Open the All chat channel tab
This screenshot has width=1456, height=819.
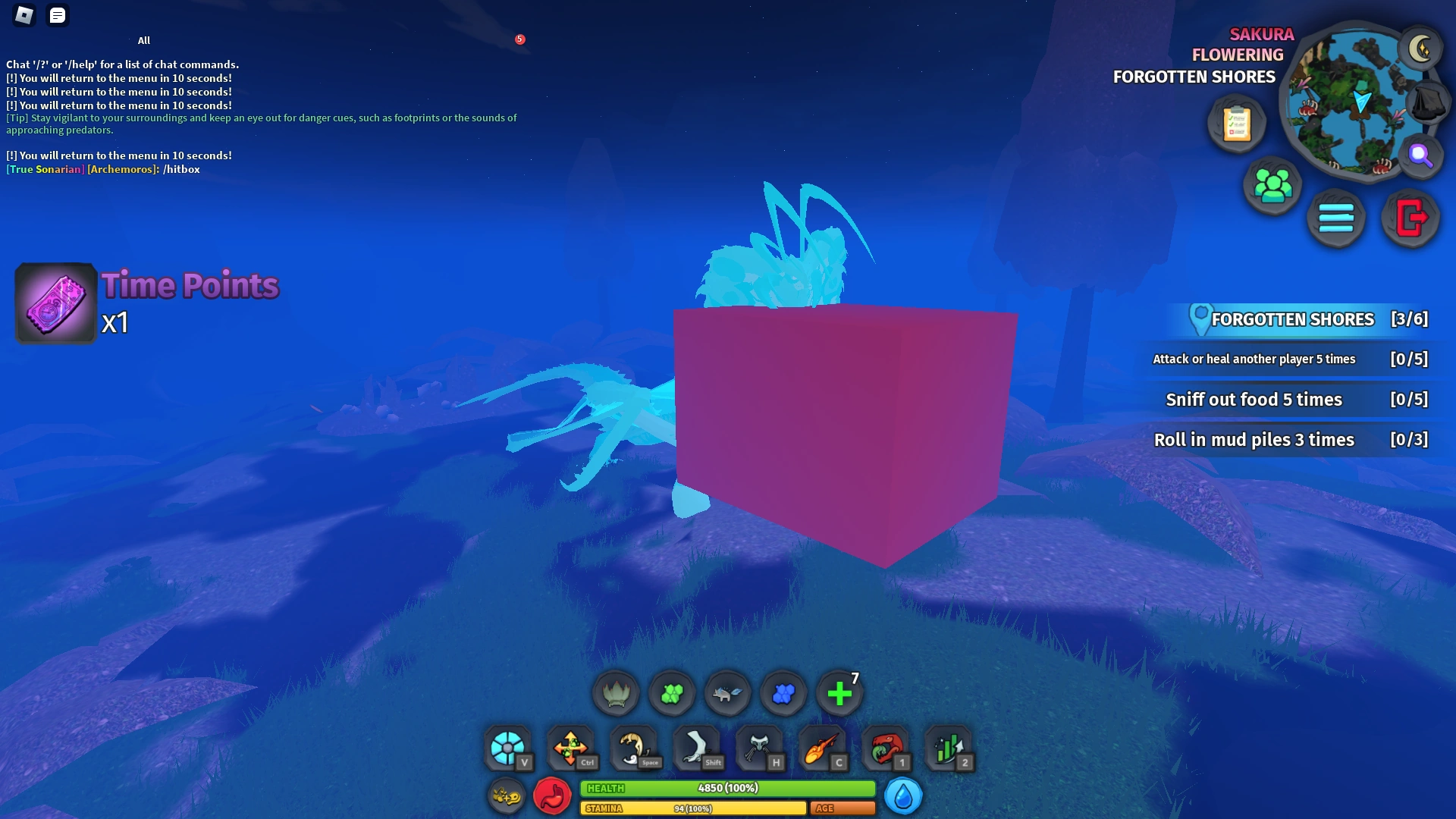coord(144,40)
